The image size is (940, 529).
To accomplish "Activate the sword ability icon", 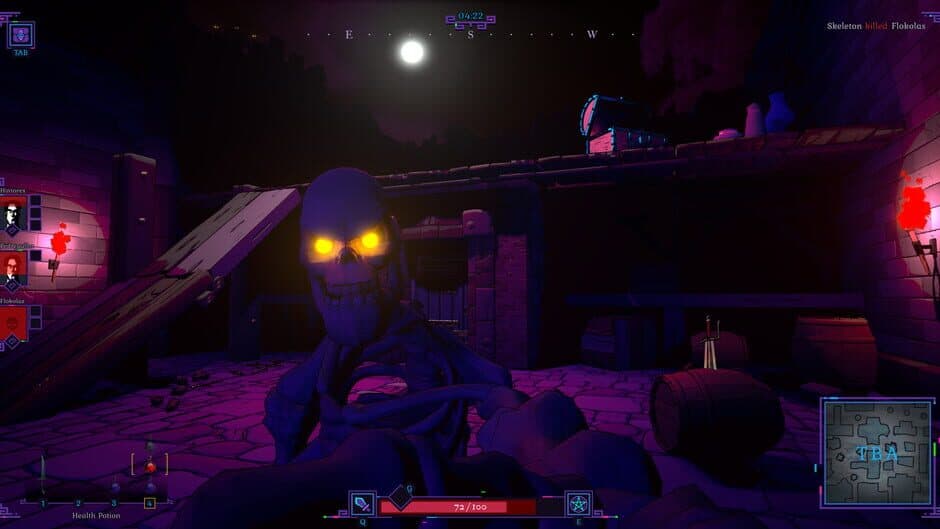I will coord(363,504).
